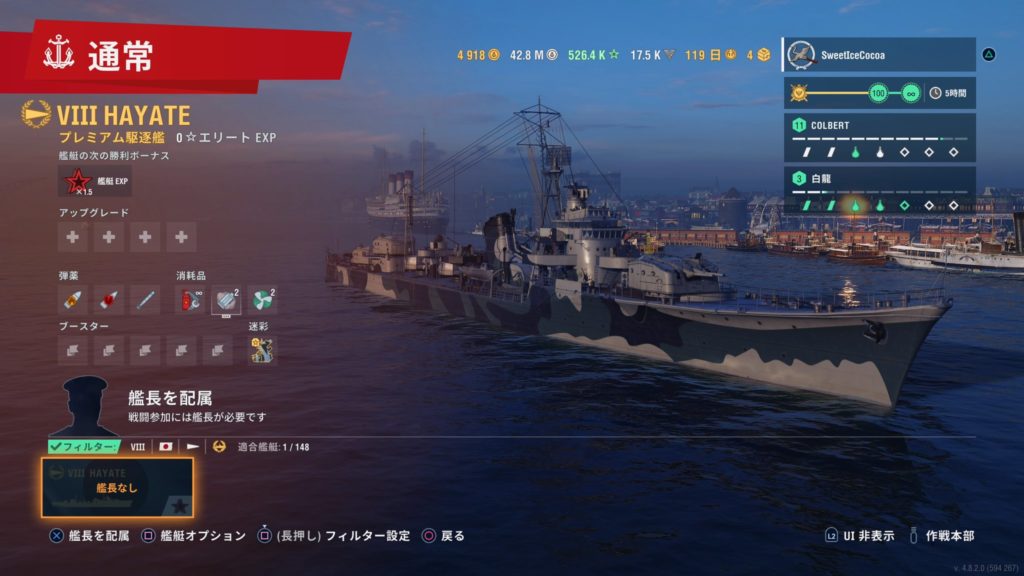Click the tier VIII filter chip
Image resolution: width=1024 pixels, height=576 pixels.
pos(138,447)
